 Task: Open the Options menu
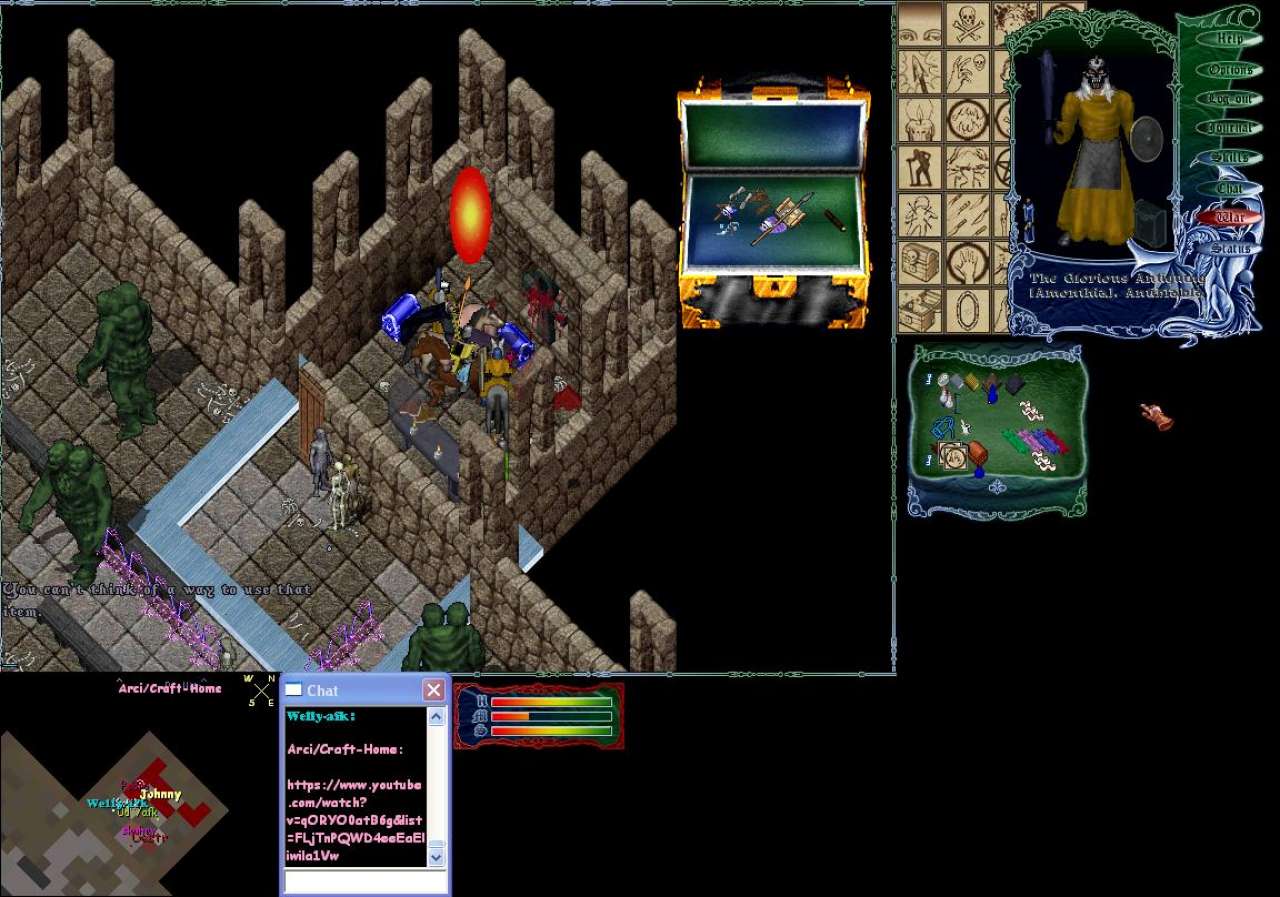[1229, 70]
